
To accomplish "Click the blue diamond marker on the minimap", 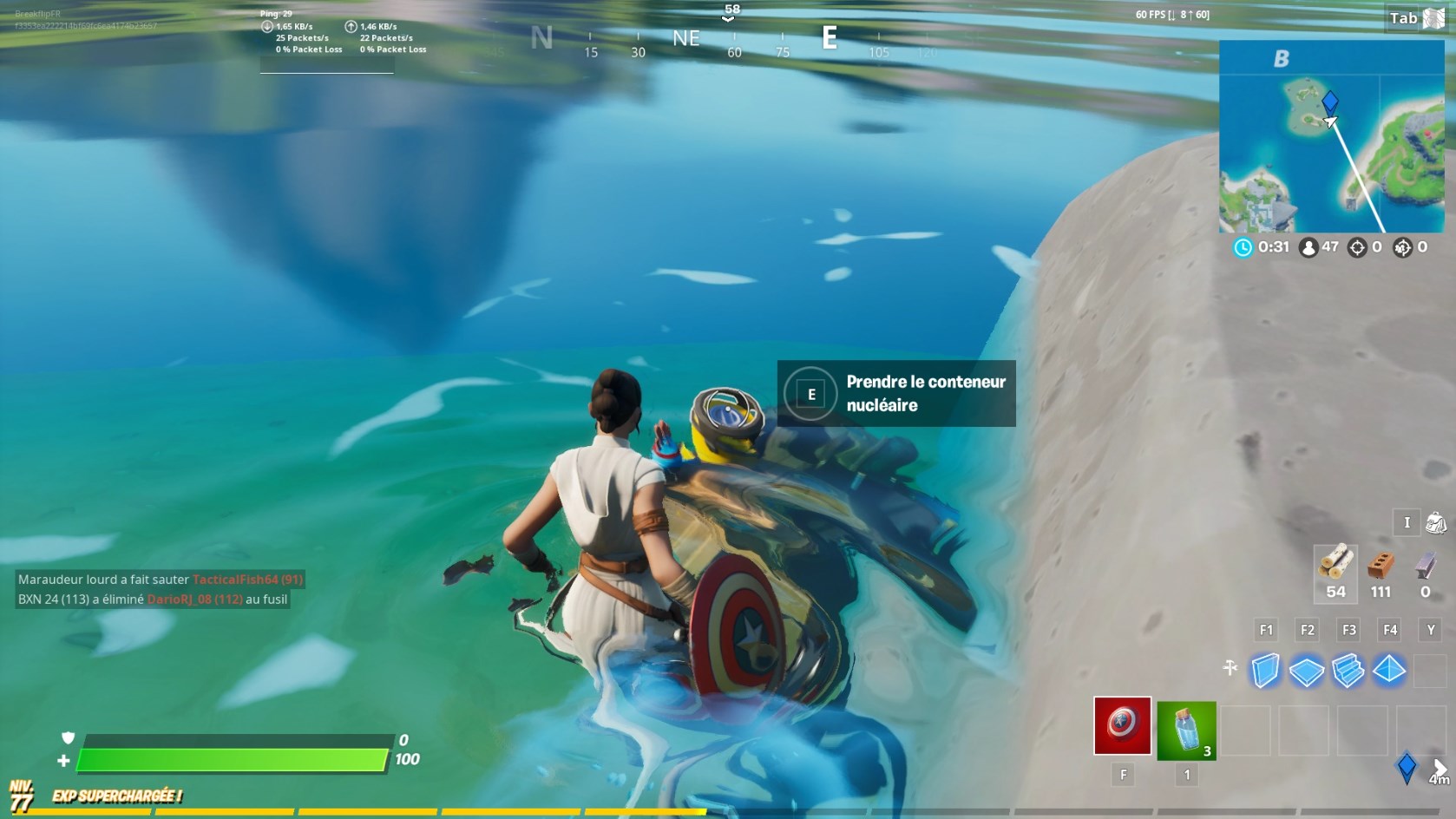I will tap(1330, 102).
